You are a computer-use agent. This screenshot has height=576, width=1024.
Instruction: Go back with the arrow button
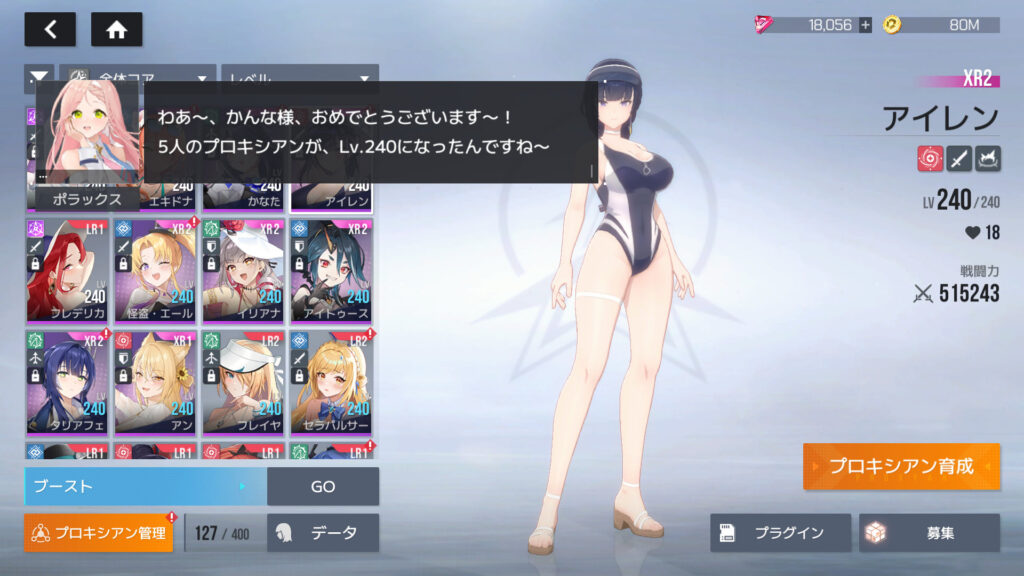click(x=50, y=29)
